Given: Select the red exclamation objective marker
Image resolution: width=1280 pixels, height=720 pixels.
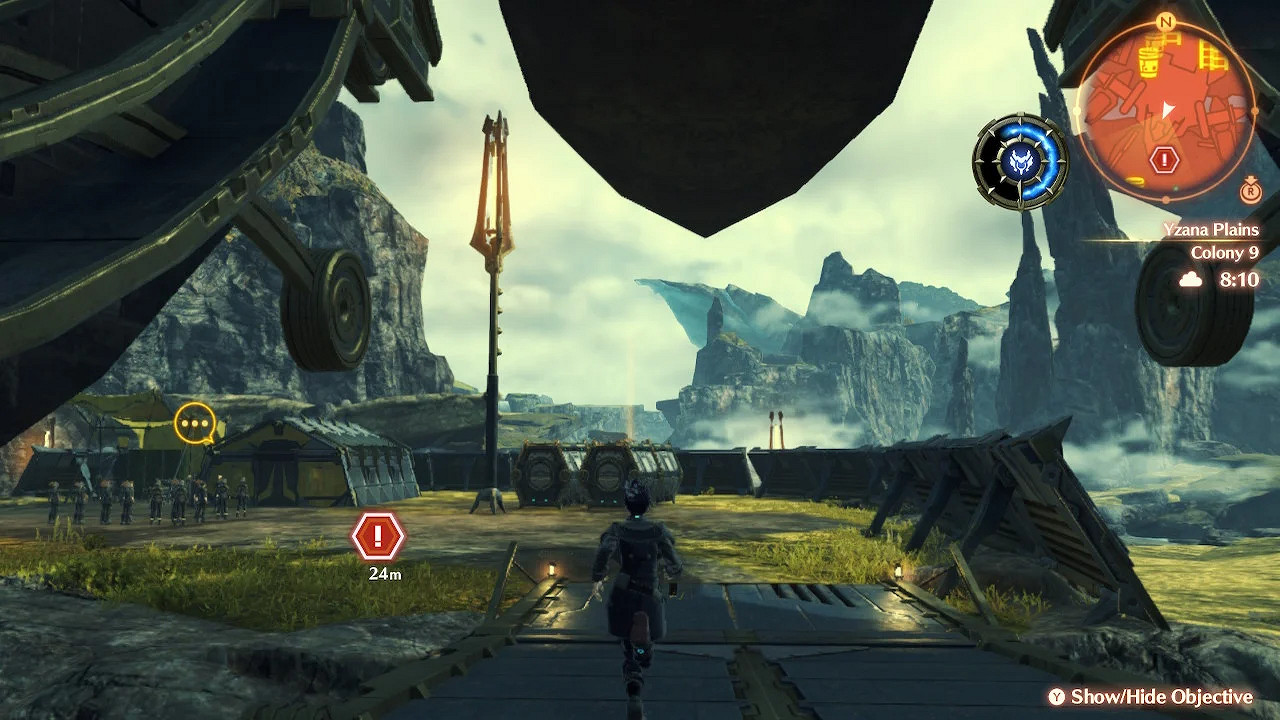Looking at the screenshot, I should (378, 537).
